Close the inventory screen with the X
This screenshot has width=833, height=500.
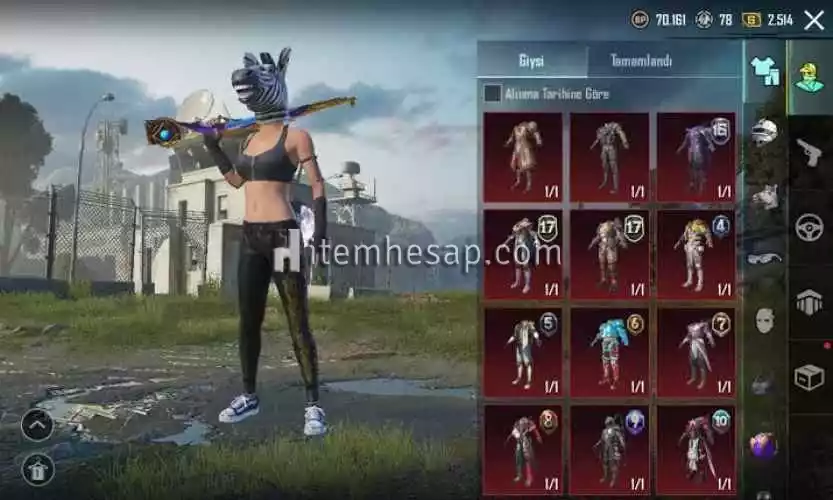click(x=813, y=19)
